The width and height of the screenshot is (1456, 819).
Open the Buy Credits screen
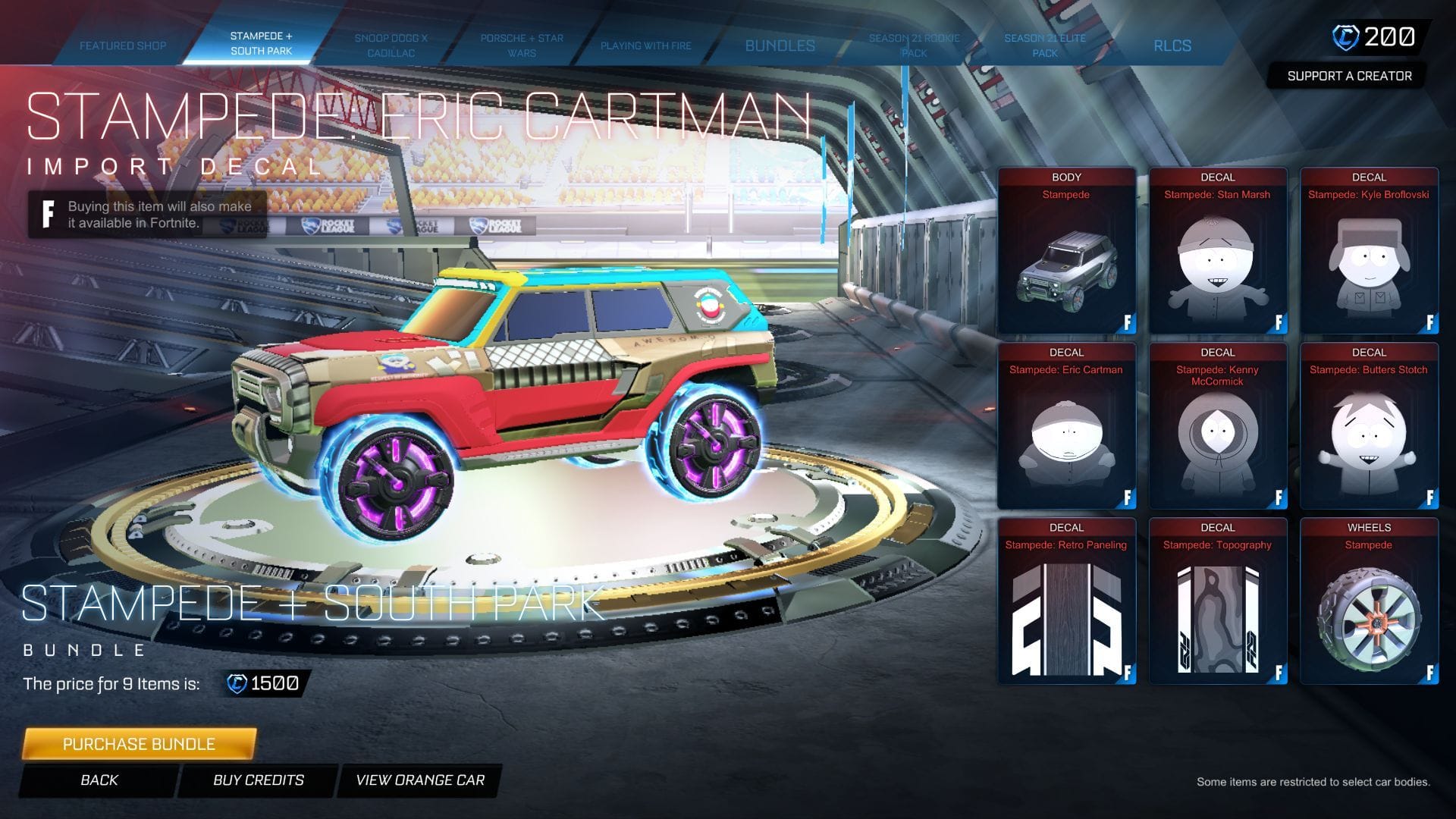click(258, 780)
